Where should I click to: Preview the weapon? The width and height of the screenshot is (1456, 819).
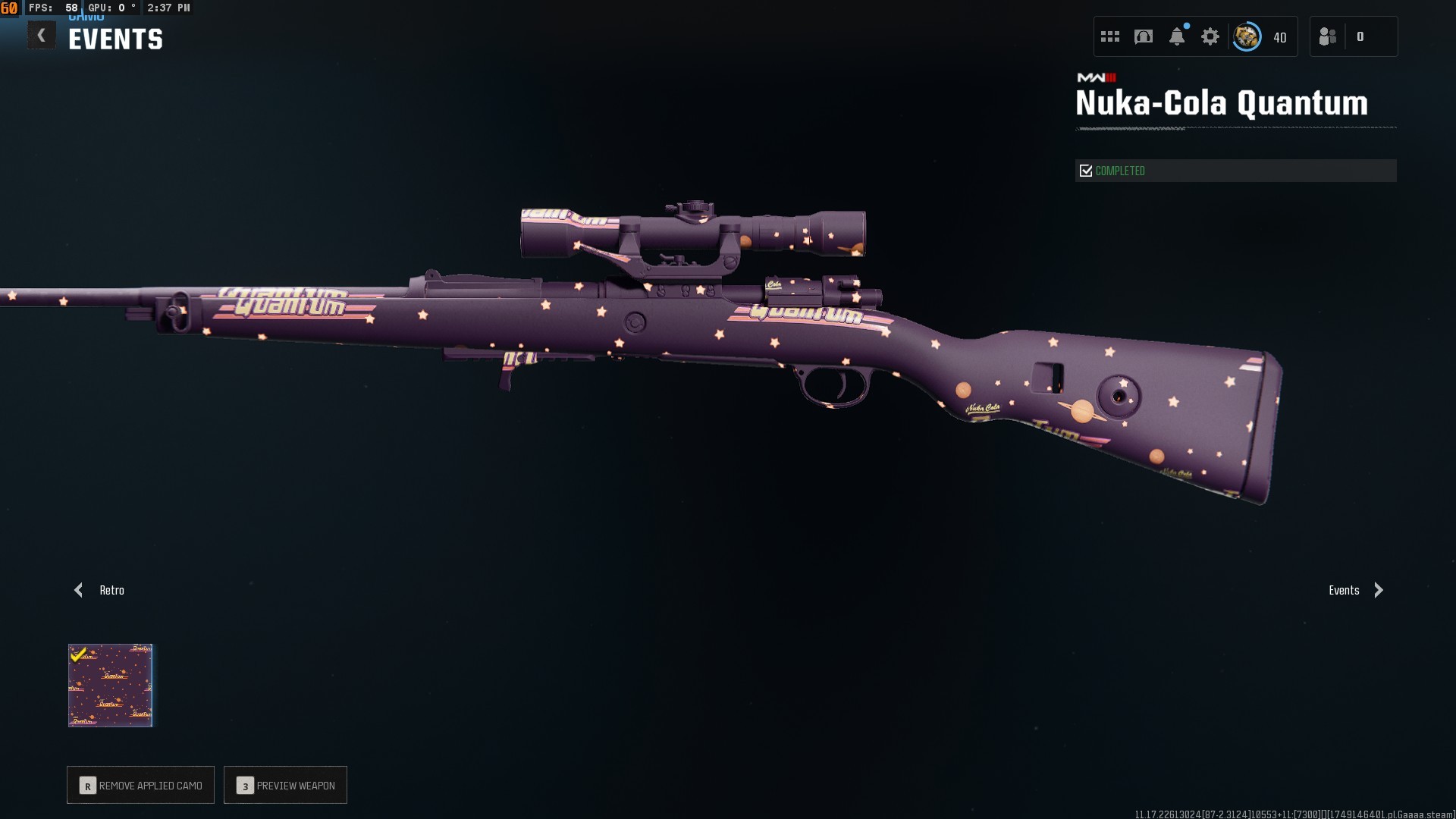pyautogui.click(x=286, y=785)
